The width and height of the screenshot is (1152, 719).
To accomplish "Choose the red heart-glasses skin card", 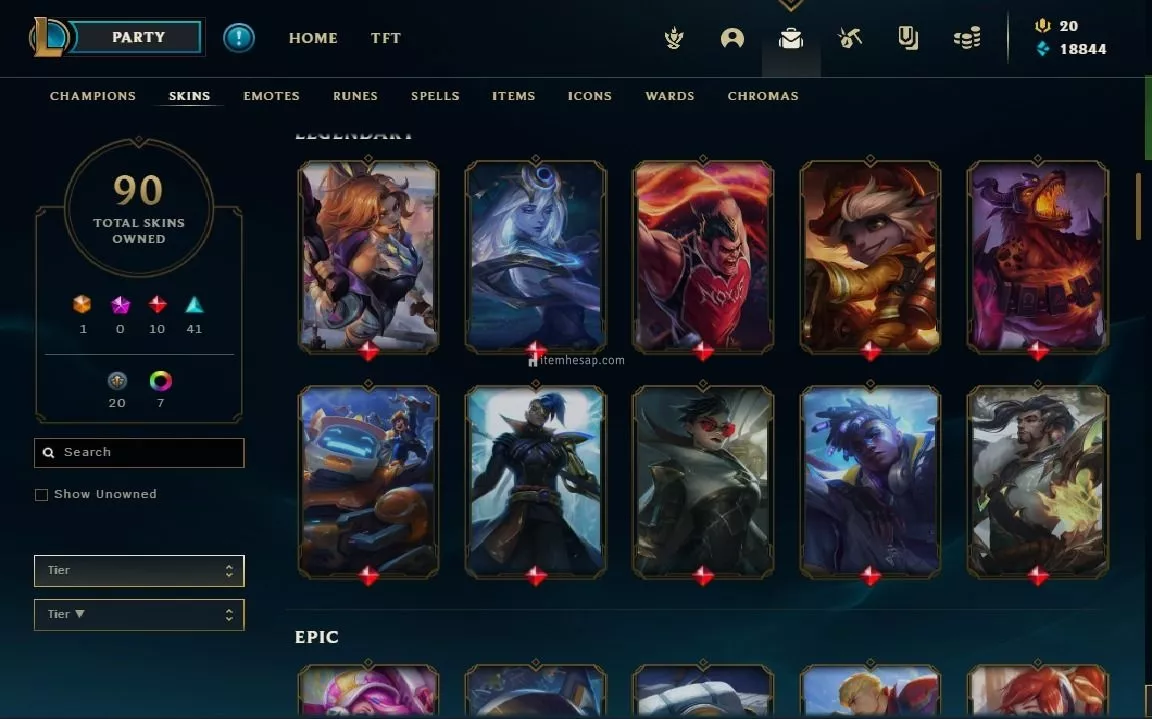I will click(703, 480).
